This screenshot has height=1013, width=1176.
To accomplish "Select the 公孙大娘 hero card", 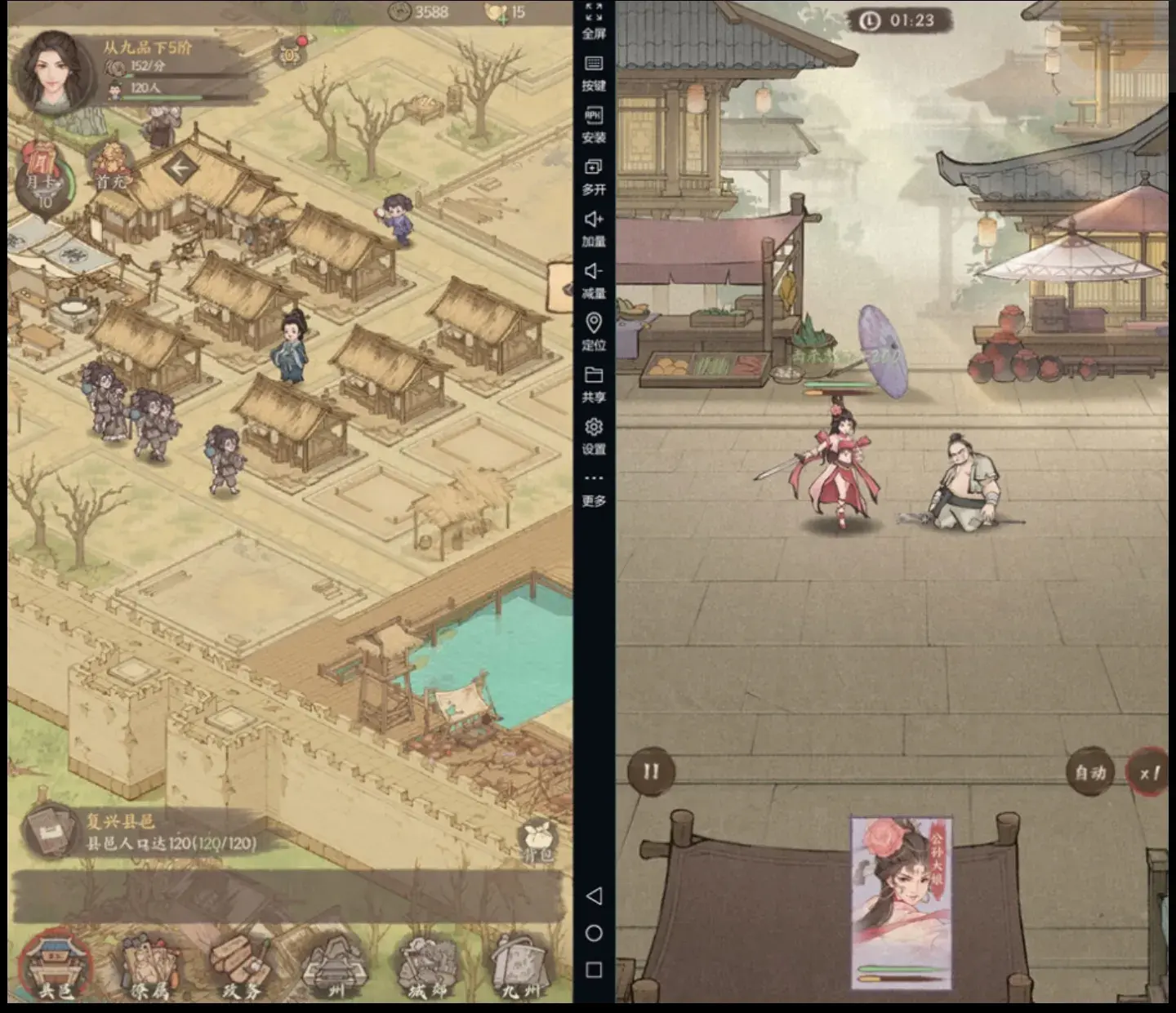I will 901,902.
